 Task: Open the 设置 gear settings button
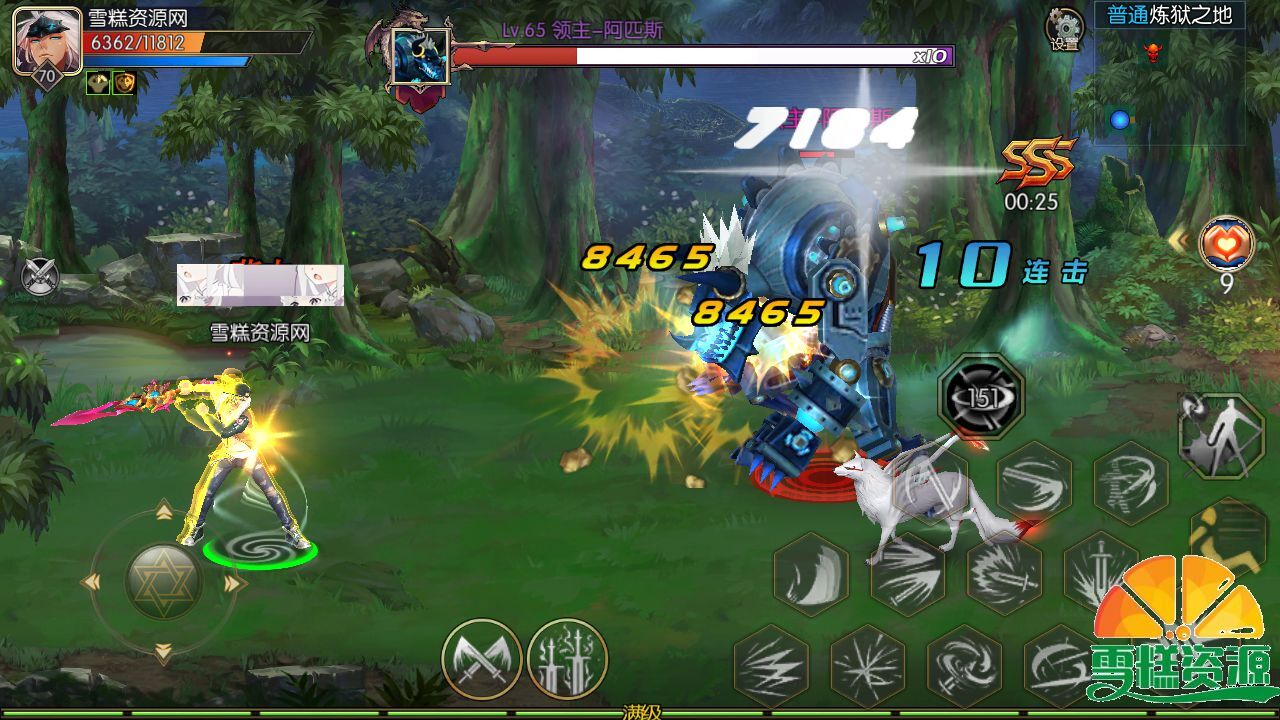point(1065,29)
